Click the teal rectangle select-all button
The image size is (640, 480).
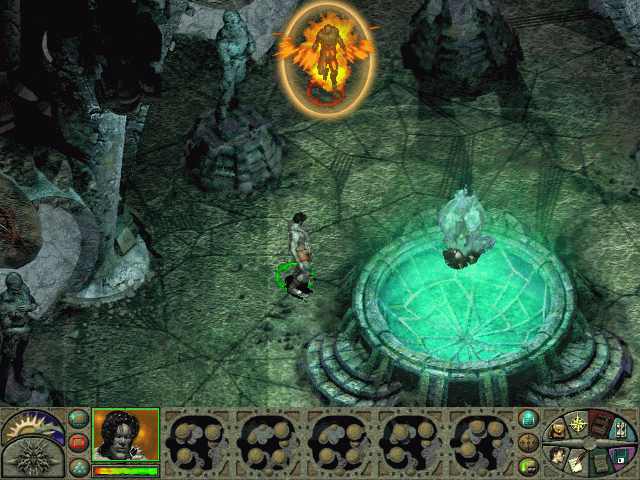78,418
